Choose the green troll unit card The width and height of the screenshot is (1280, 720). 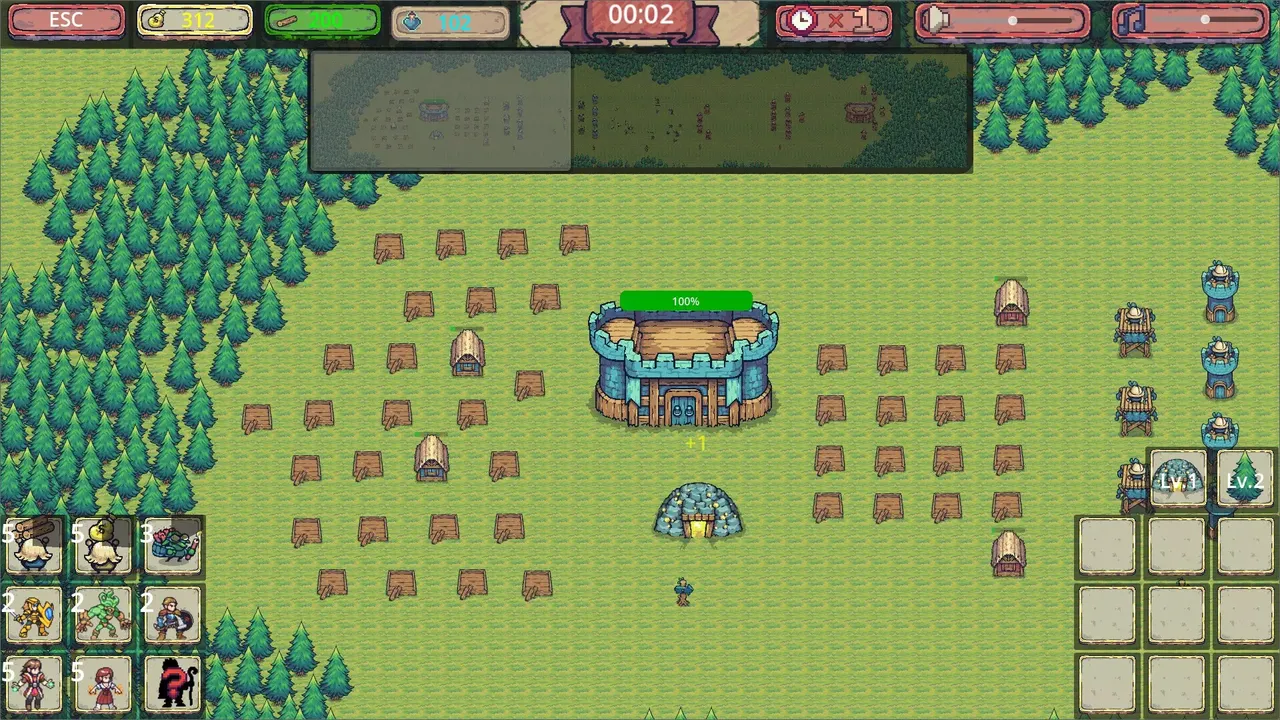pyautogui.click(x=101, y=613)
